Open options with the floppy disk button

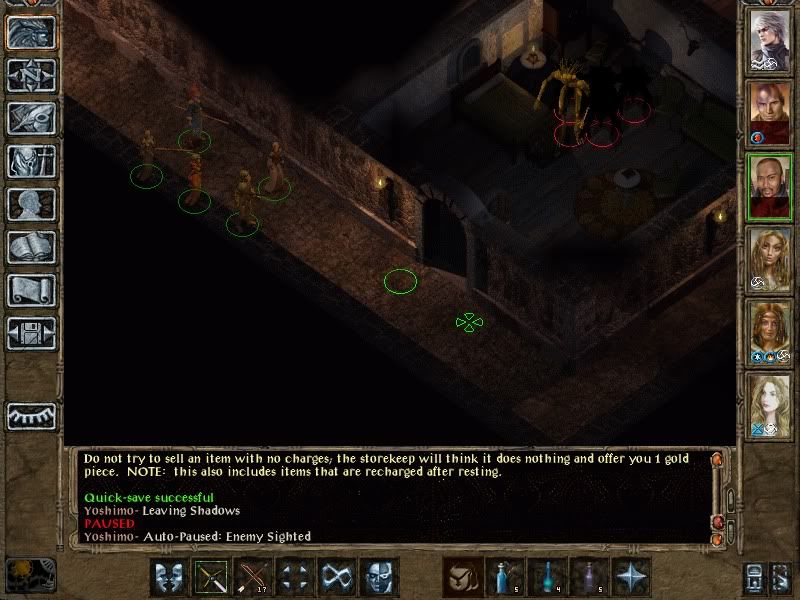[x=31, y=333]
